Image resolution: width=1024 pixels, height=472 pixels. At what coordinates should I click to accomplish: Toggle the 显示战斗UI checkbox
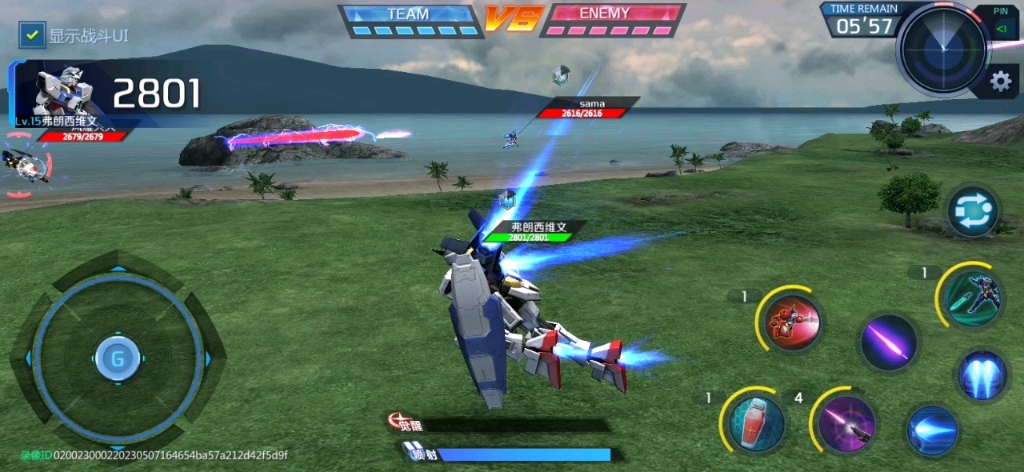coord(33,35)
